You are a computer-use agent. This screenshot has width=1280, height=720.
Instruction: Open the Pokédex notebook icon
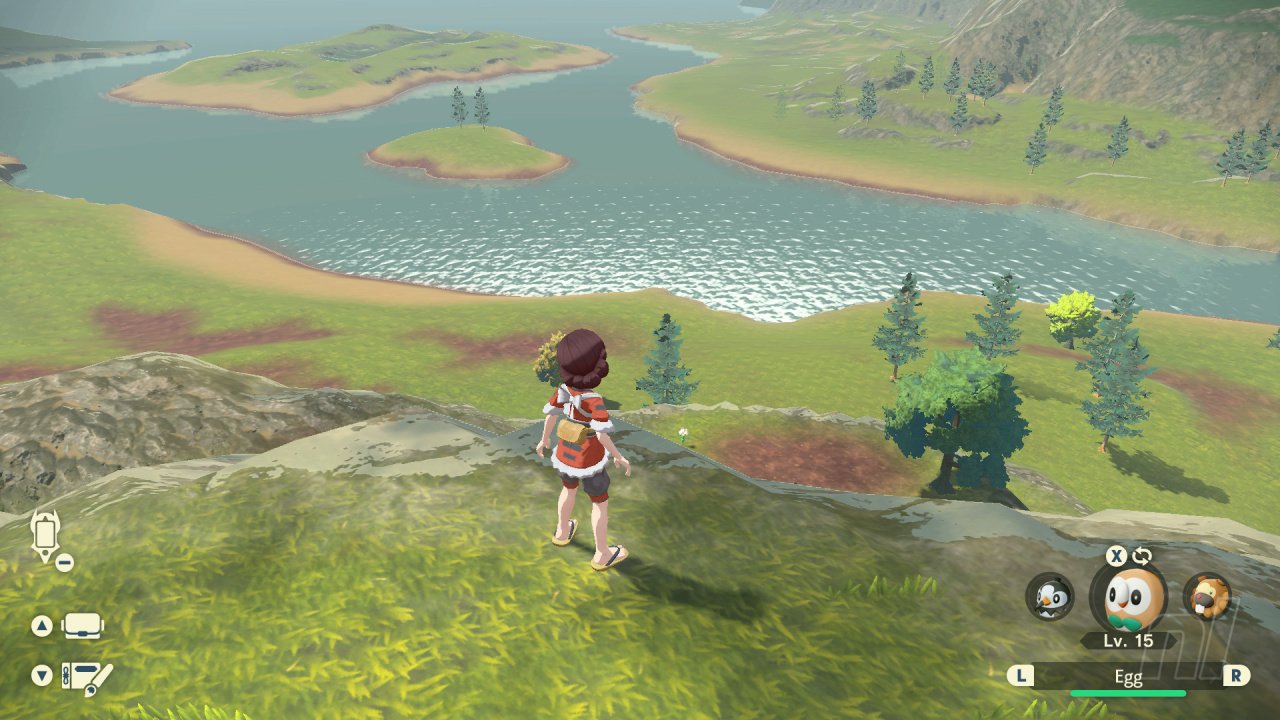pos(87,676)
